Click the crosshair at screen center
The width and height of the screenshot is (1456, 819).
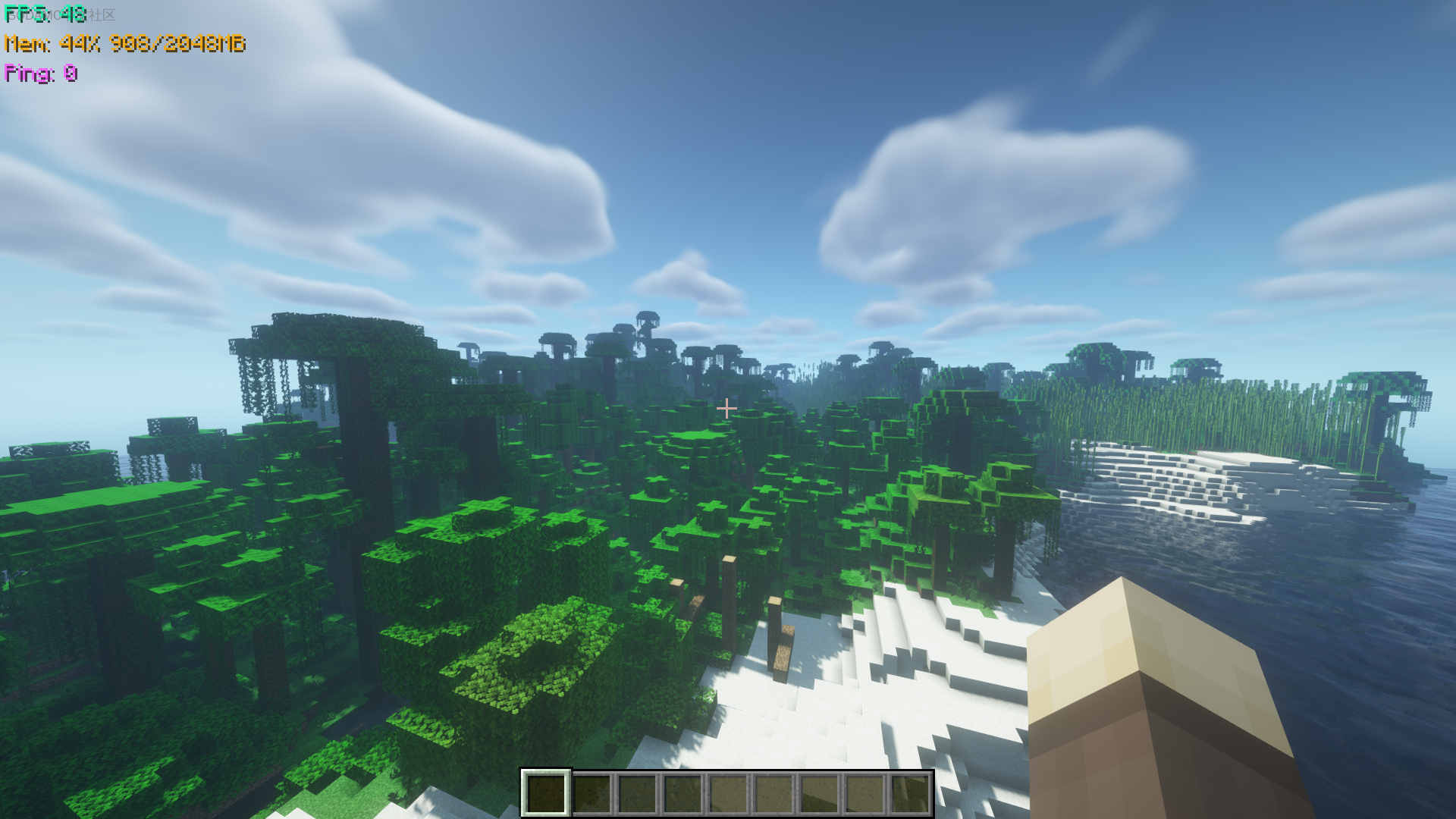pos(727,408)
